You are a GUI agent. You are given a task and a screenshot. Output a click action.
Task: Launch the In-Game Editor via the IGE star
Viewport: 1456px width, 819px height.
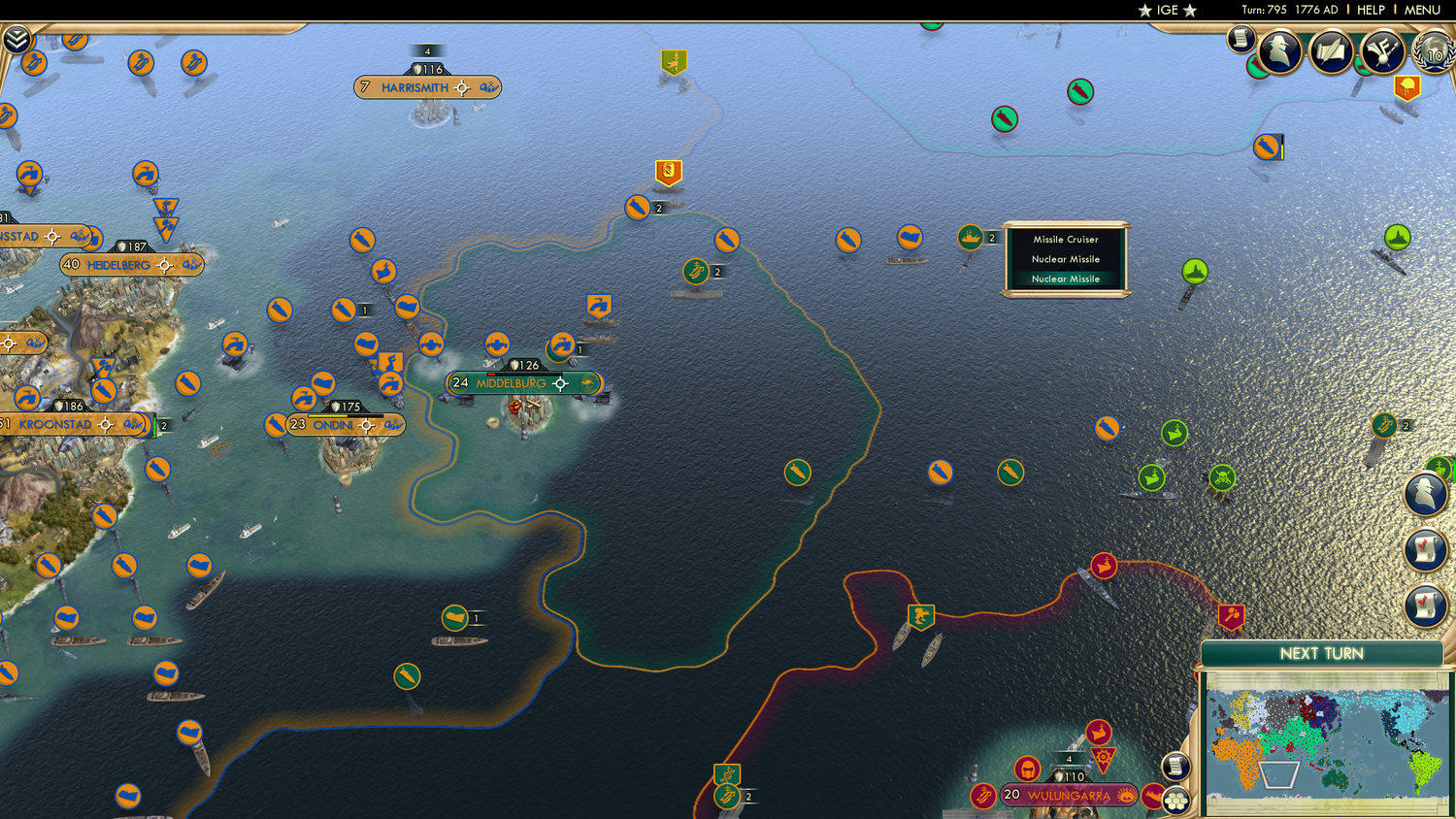pos(1166,11)
